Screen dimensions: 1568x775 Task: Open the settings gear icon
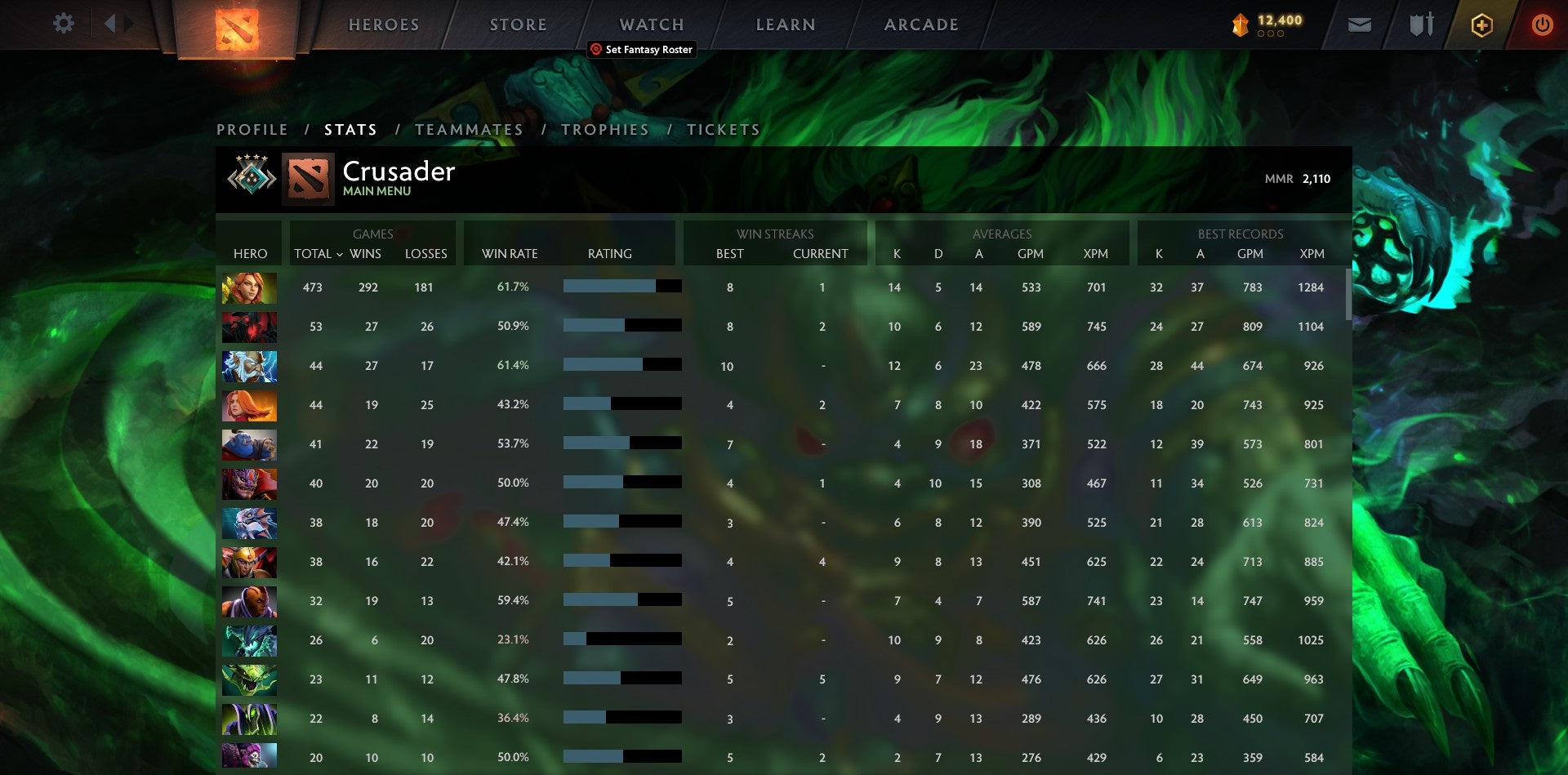64,24
